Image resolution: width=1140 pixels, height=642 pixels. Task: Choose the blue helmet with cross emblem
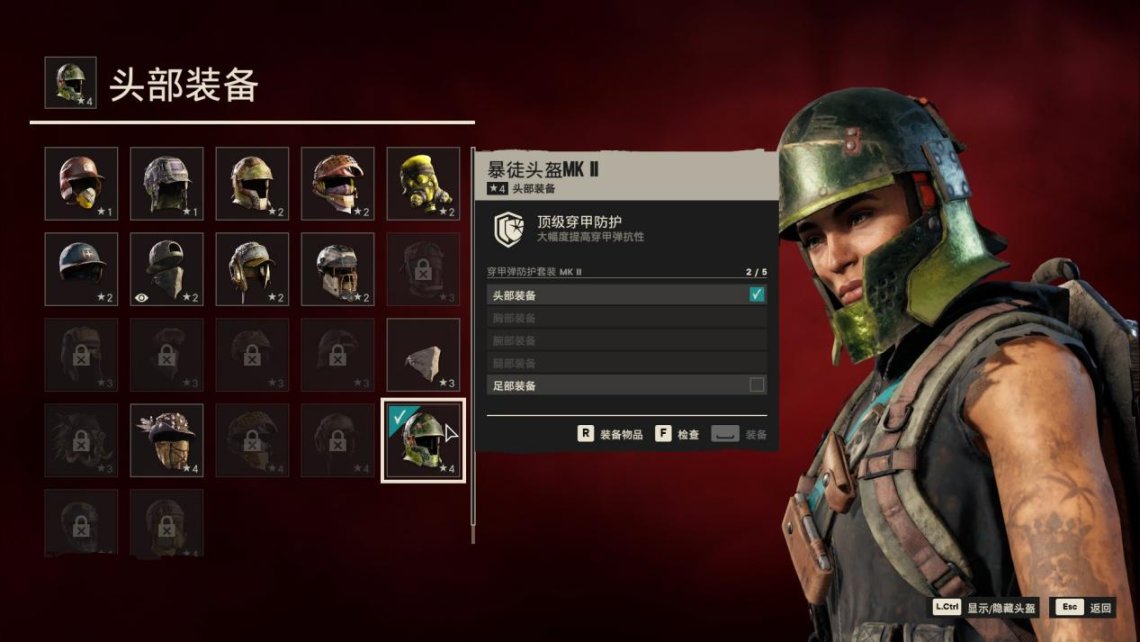click(81, 269)
